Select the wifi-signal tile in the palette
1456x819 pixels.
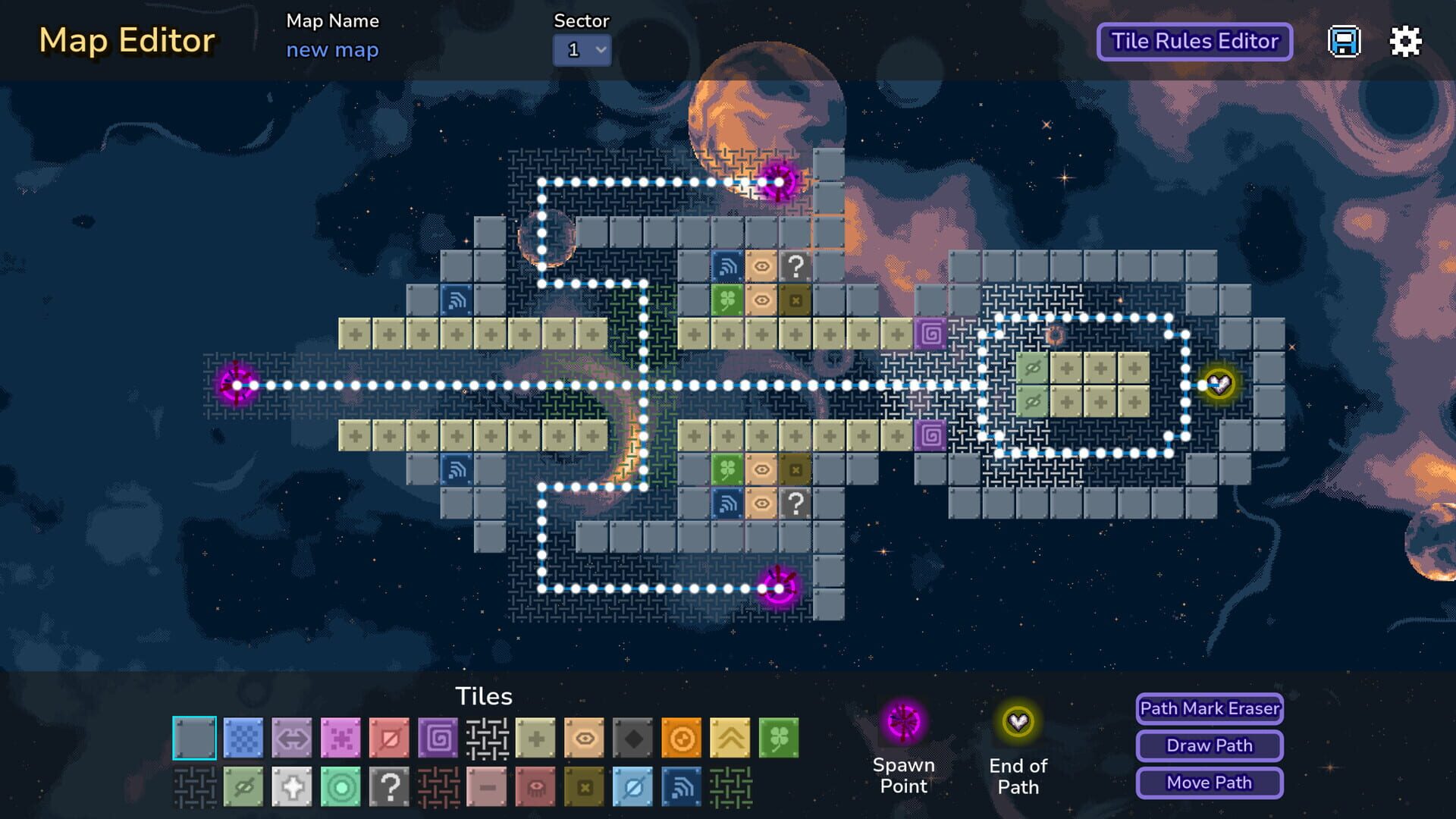[679, 789]
